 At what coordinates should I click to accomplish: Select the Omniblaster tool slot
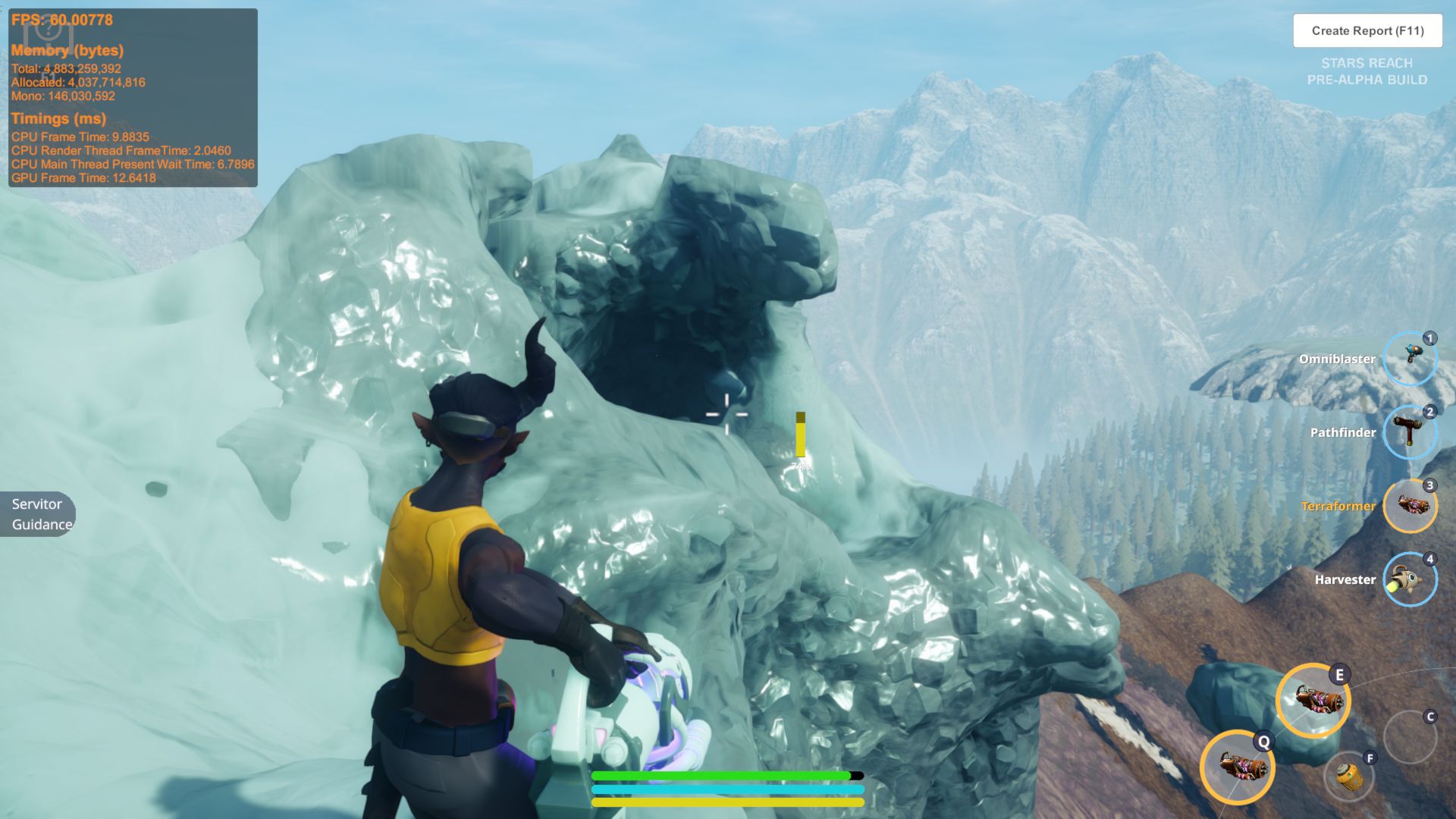(1410, 359)
